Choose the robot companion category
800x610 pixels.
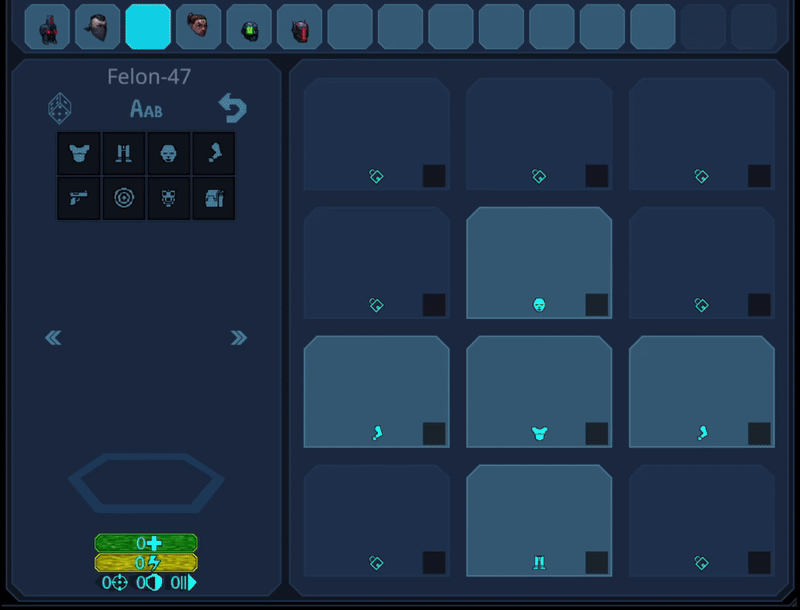click(168, 198)
